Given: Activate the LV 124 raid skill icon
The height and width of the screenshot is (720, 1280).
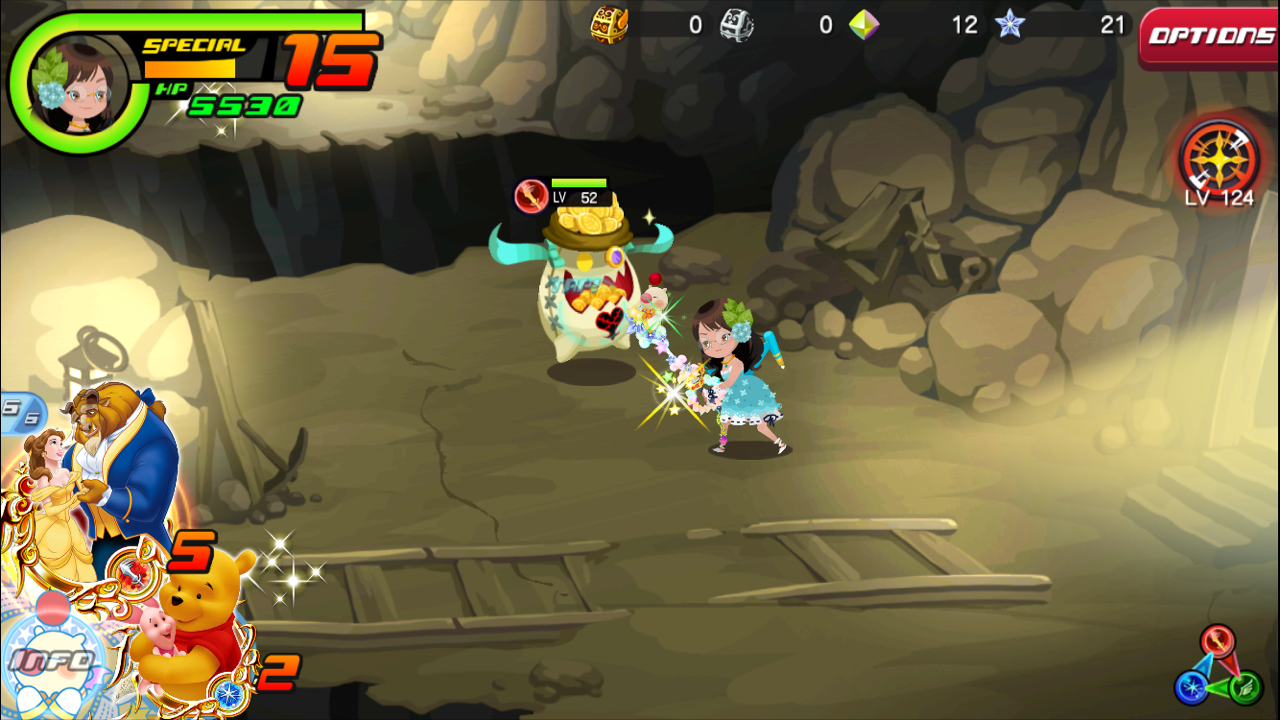Looking at the screenshot, I should click(1218, 158).
